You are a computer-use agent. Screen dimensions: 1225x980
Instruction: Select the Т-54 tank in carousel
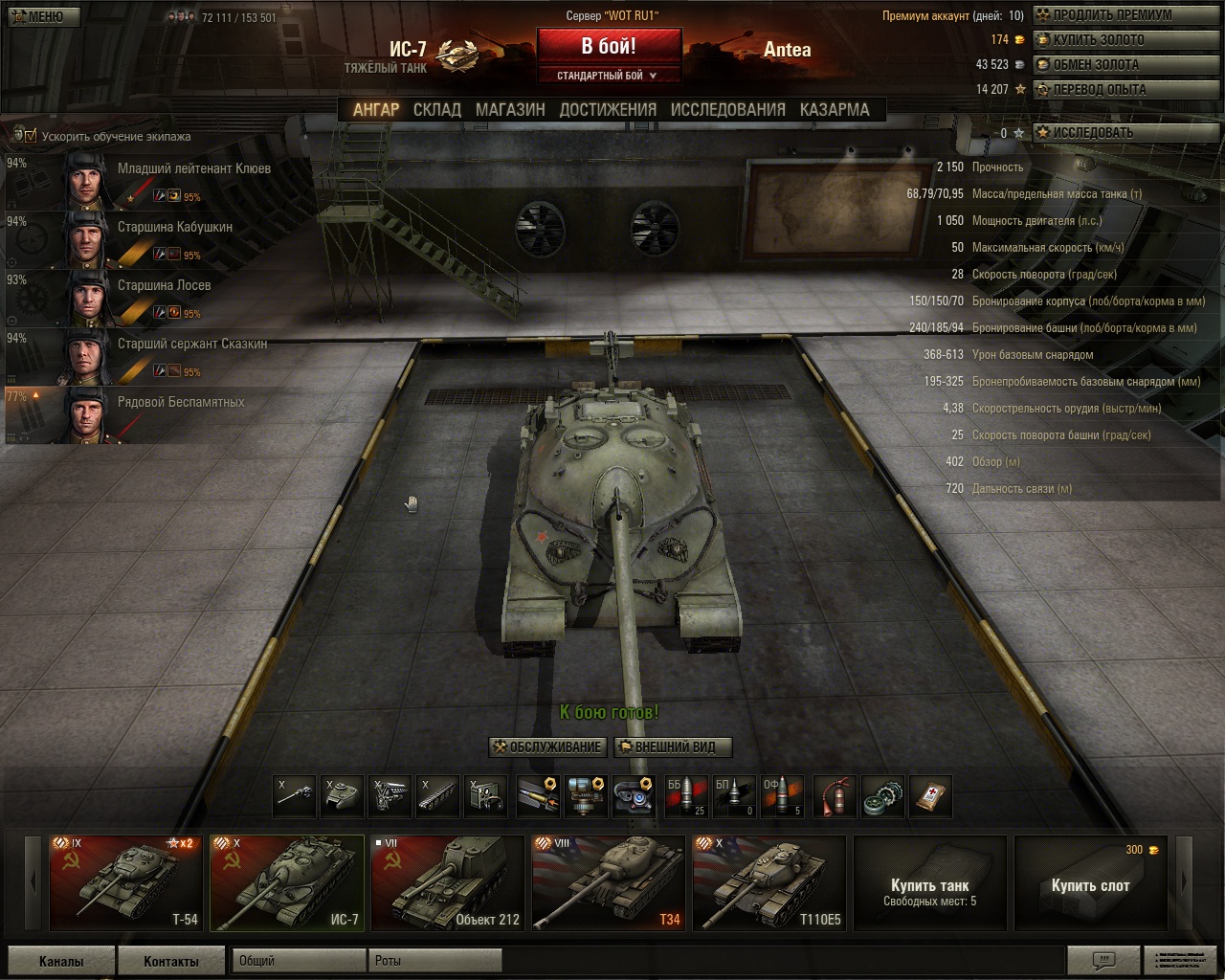pos(126,883)
